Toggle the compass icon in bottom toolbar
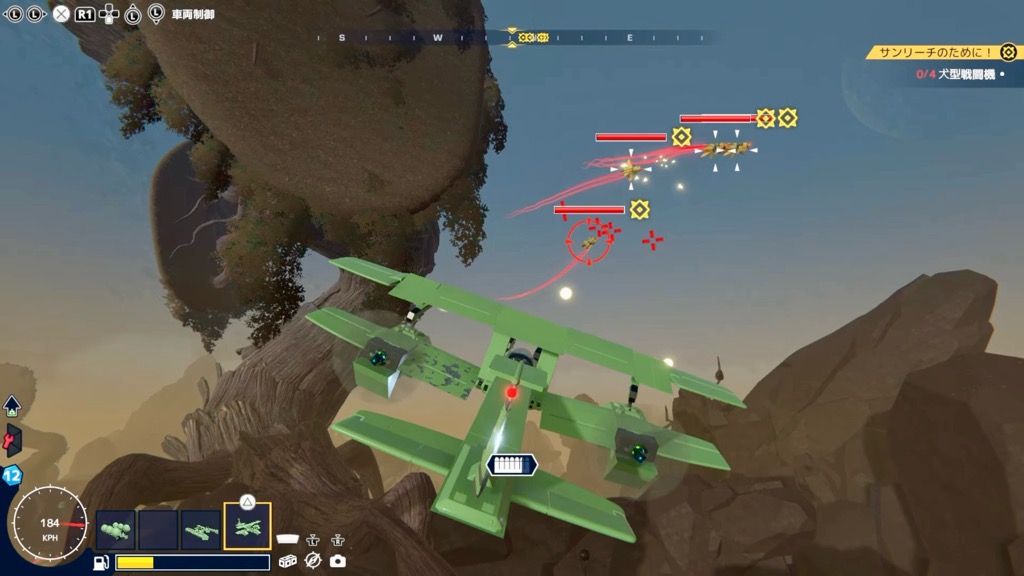 [x=313, y=561]
